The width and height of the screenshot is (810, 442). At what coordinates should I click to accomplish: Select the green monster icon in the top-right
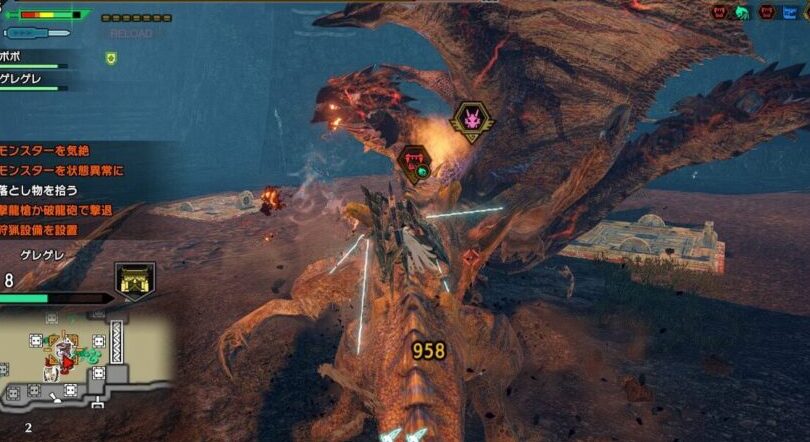(743, 12)
